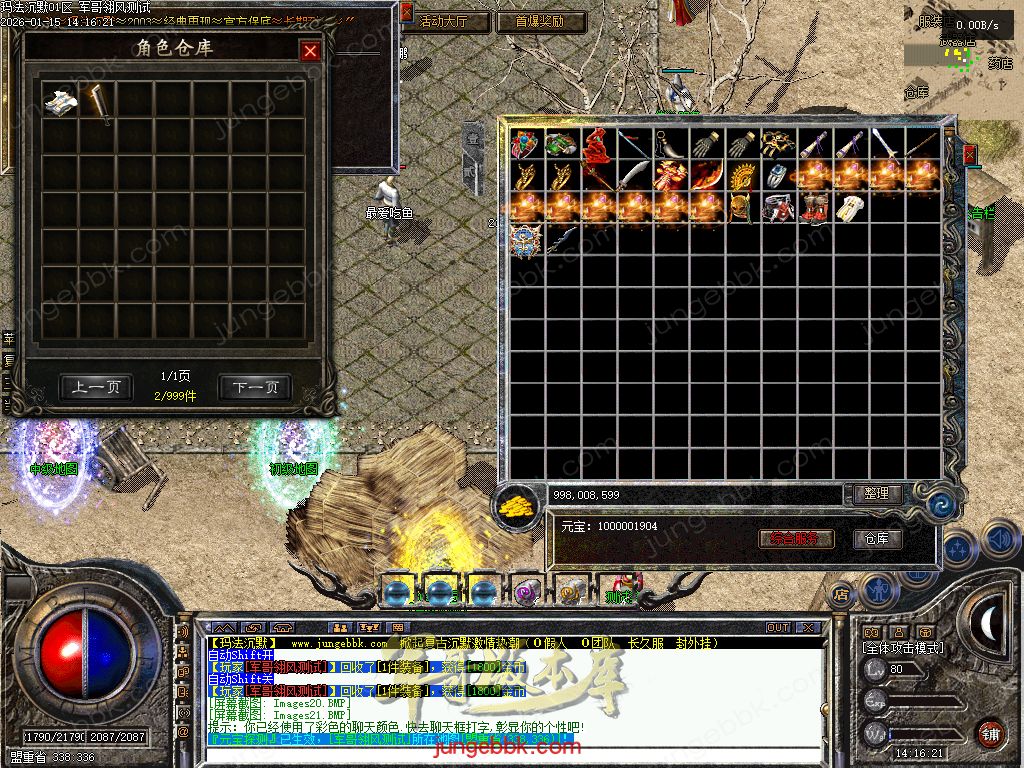Click the 店 shop button
Viewport: 1024px width, 768px height.
(840, 593)
